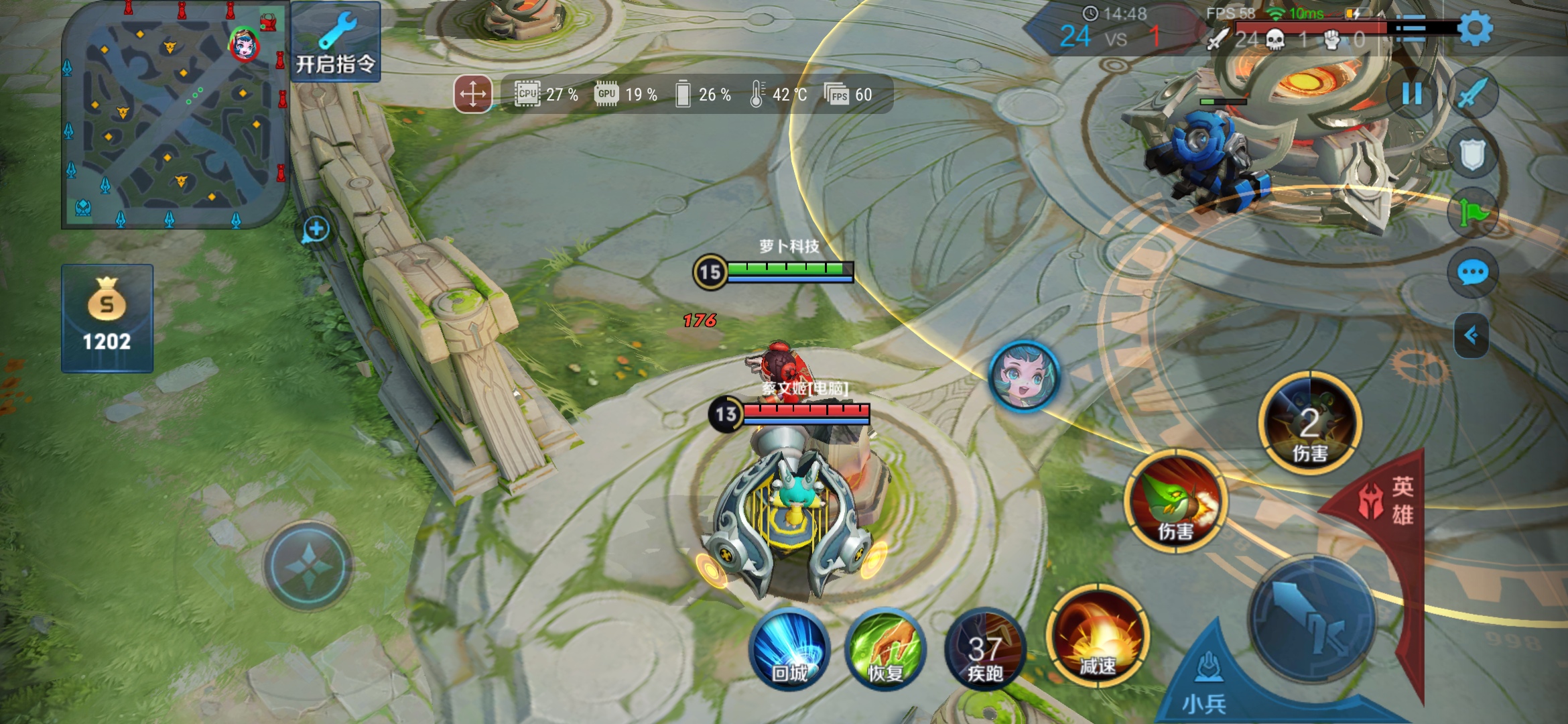Pause the game with the pause button
This screenshot has height=724, width=1568.
1412,94
